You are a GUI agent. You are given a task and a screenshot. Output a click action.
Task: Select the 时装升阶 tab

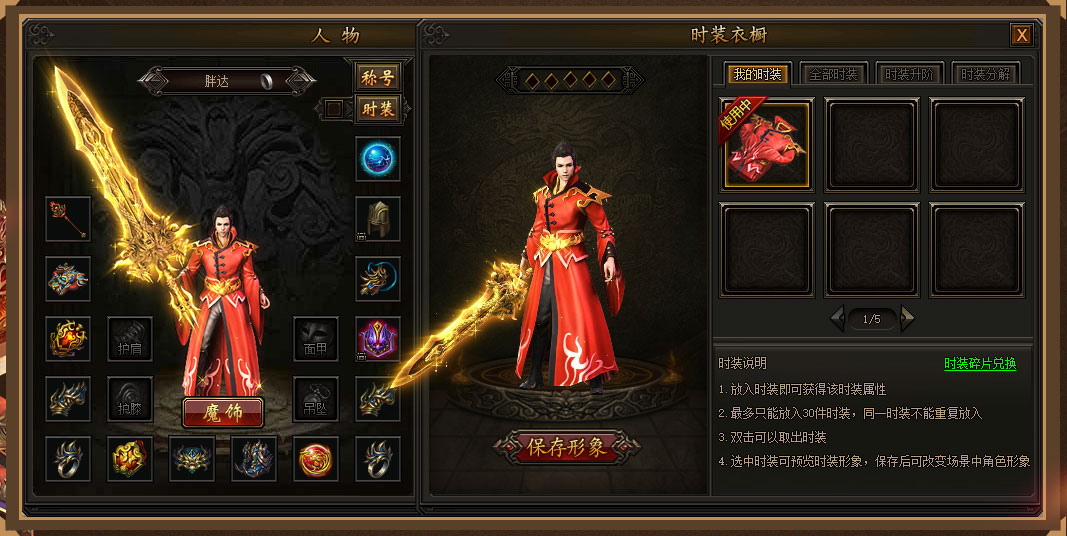(909, 74)
